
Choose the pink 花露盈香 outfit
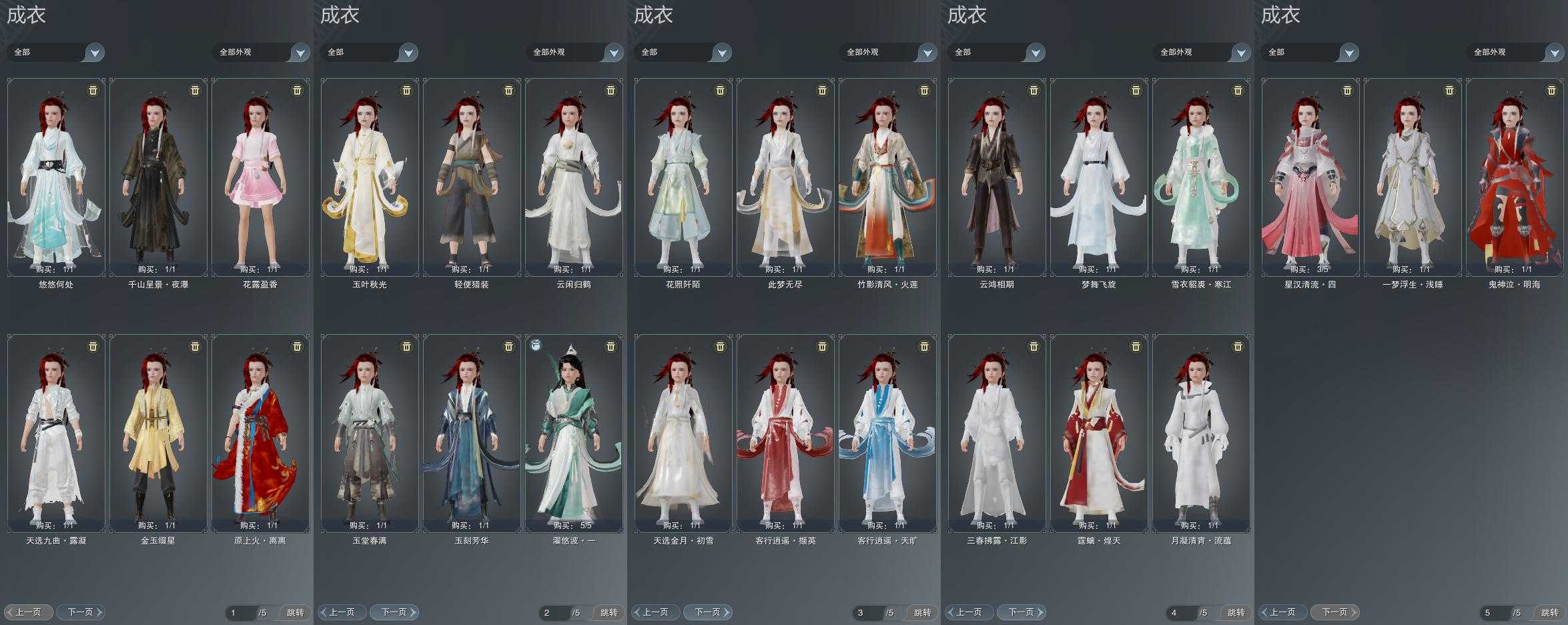pos(260,177)
